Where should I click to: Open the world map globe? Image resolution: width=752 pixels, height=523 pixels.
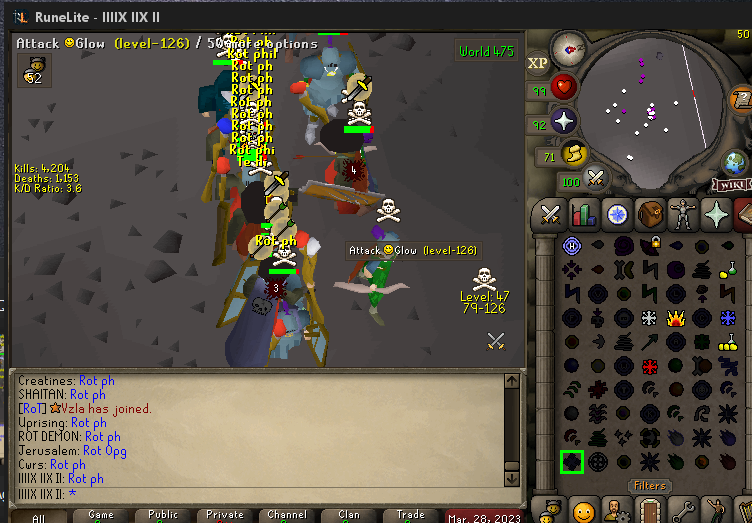click(735, 161)
